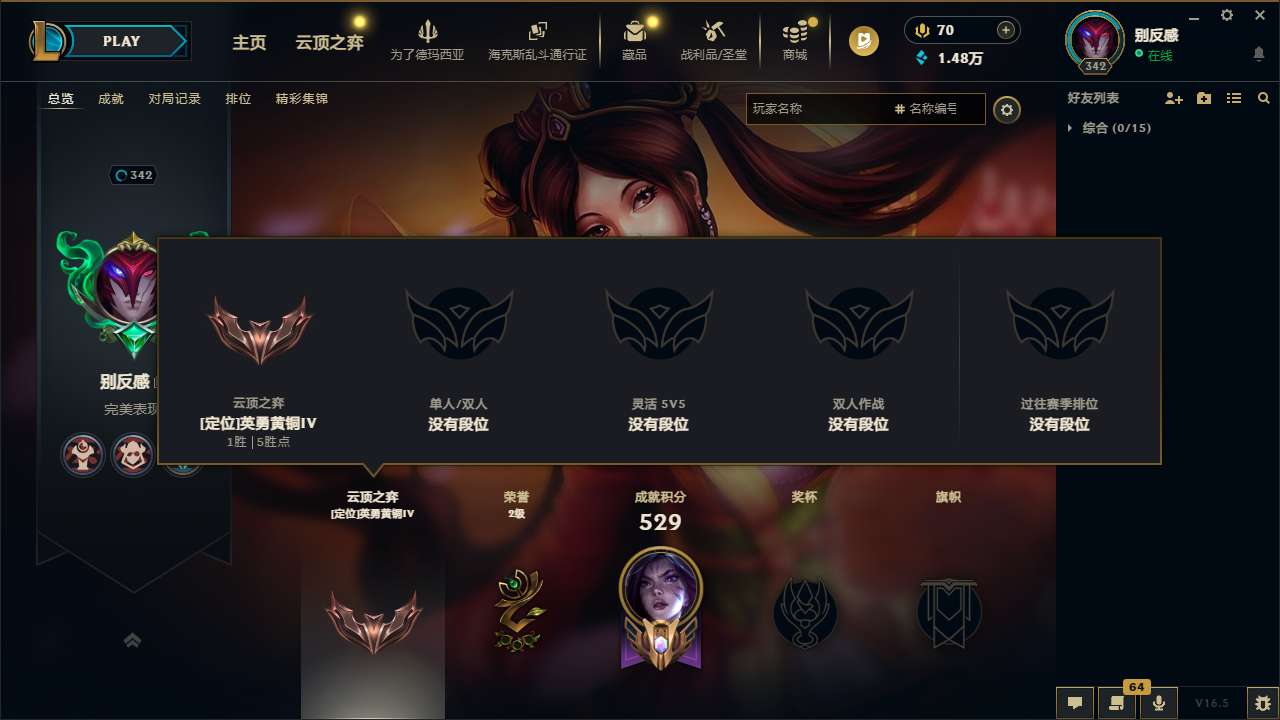Click the PLAY button
The width and height of the screenshot is (1280, 720).
122,41
